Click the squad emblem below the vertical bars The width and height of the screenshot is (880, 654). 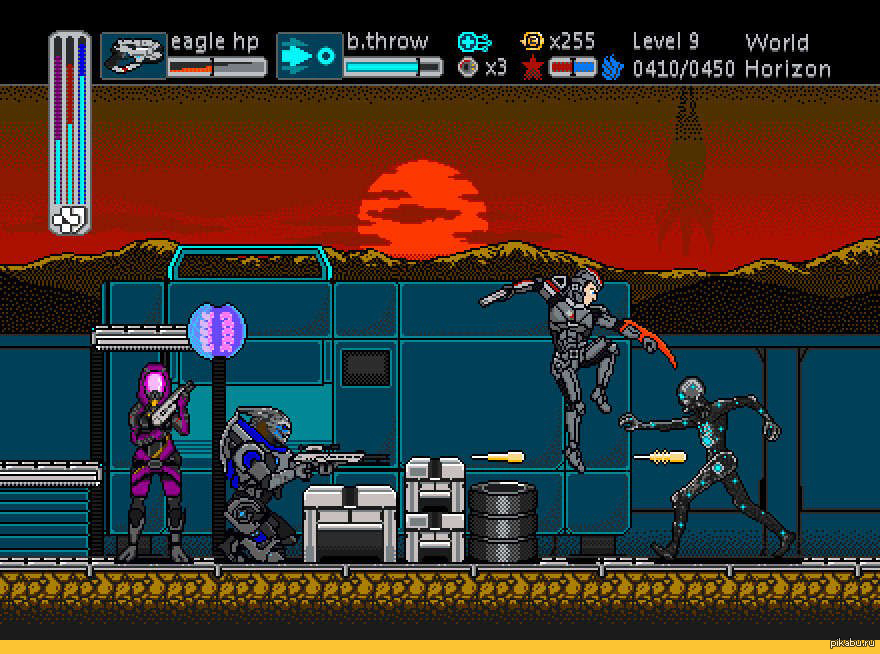coord(69,218)
